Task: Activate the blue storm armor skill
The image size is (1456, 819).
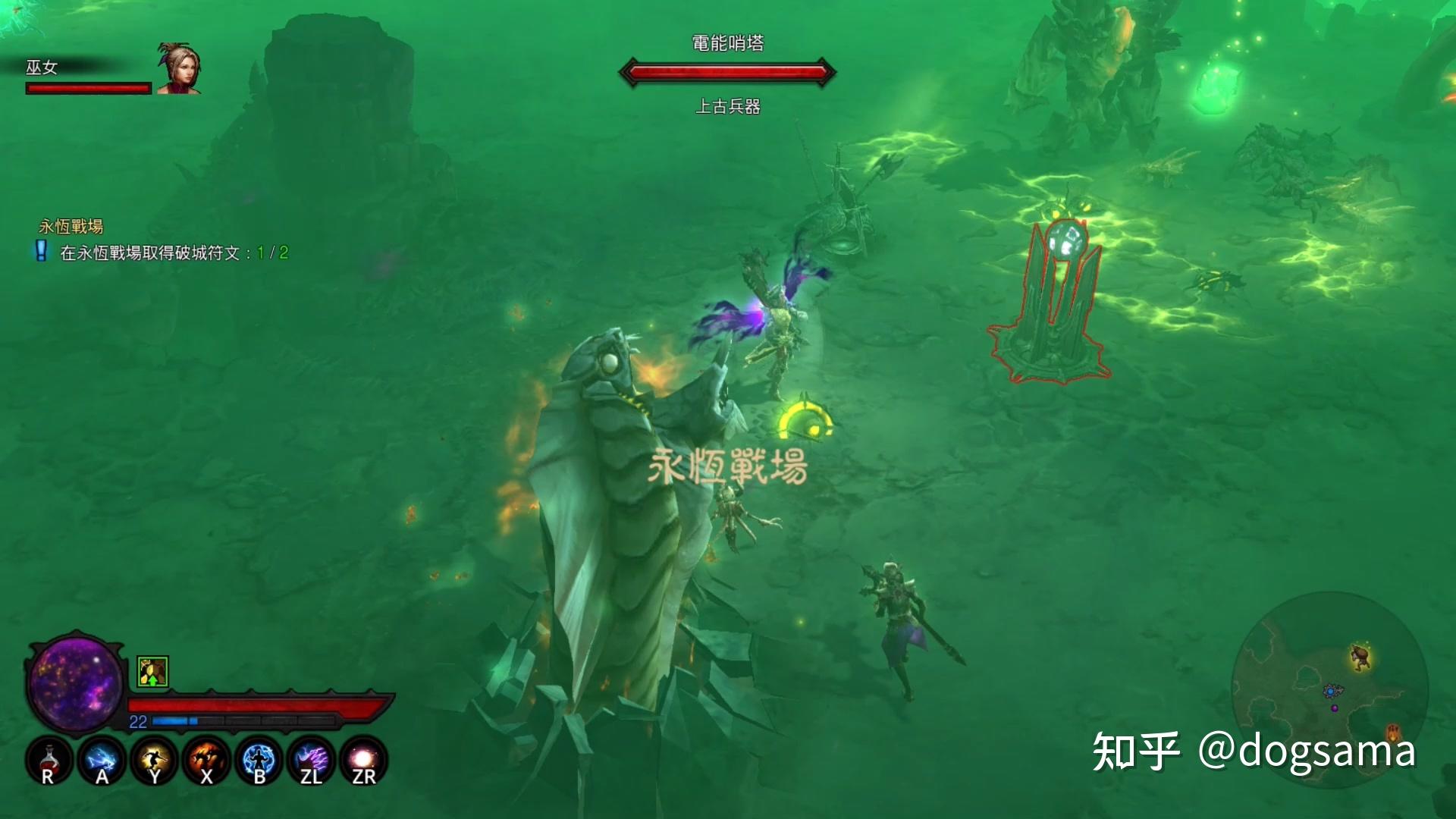Action: point(259,760)
